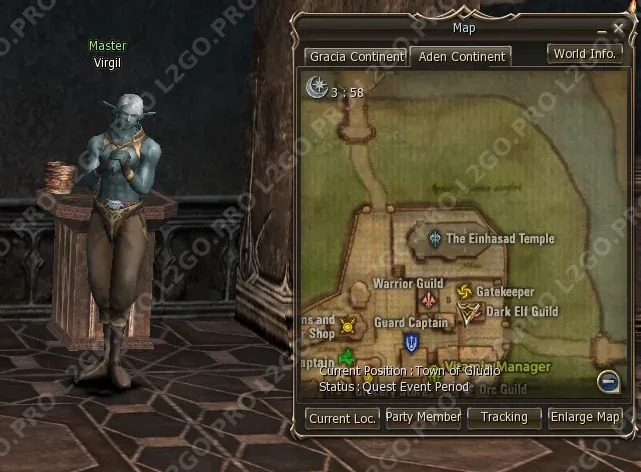641x472 pixels.
Task: Click the Dark Elf Guild map marker
Action: click(467, 314)
